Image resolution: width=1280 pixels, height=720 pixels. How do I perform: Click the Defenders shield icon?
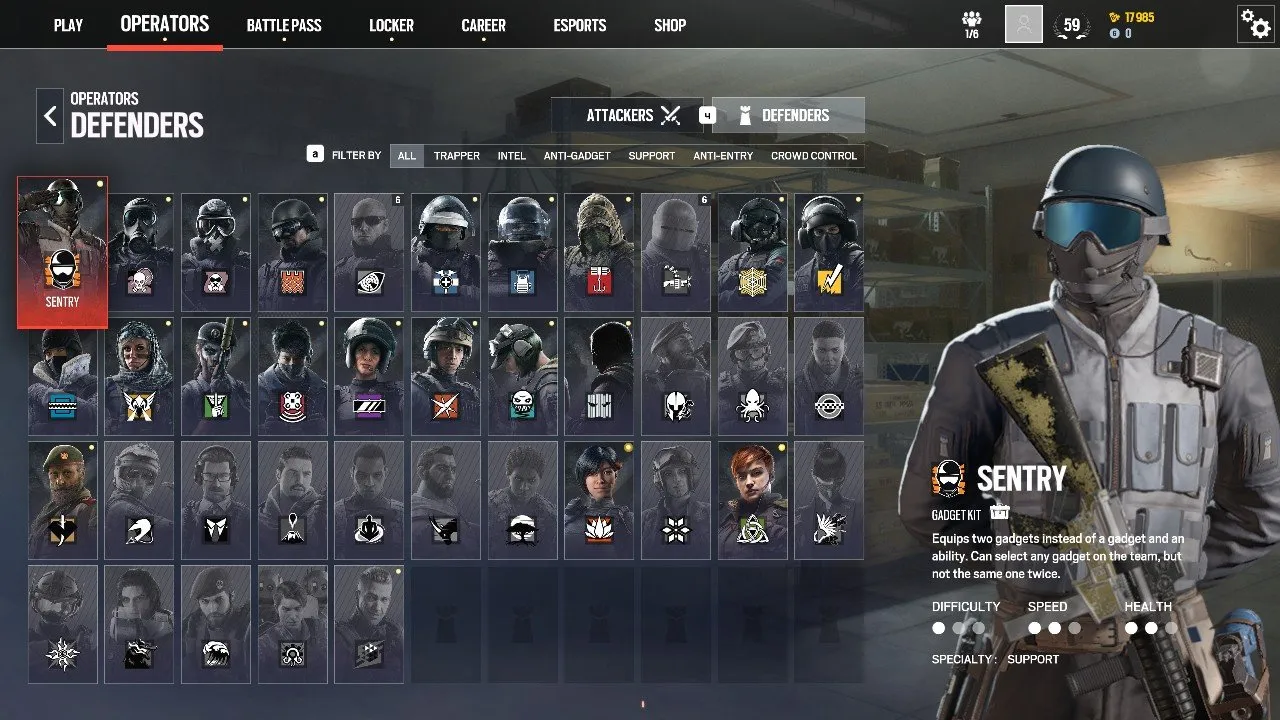tap(743, 114)
